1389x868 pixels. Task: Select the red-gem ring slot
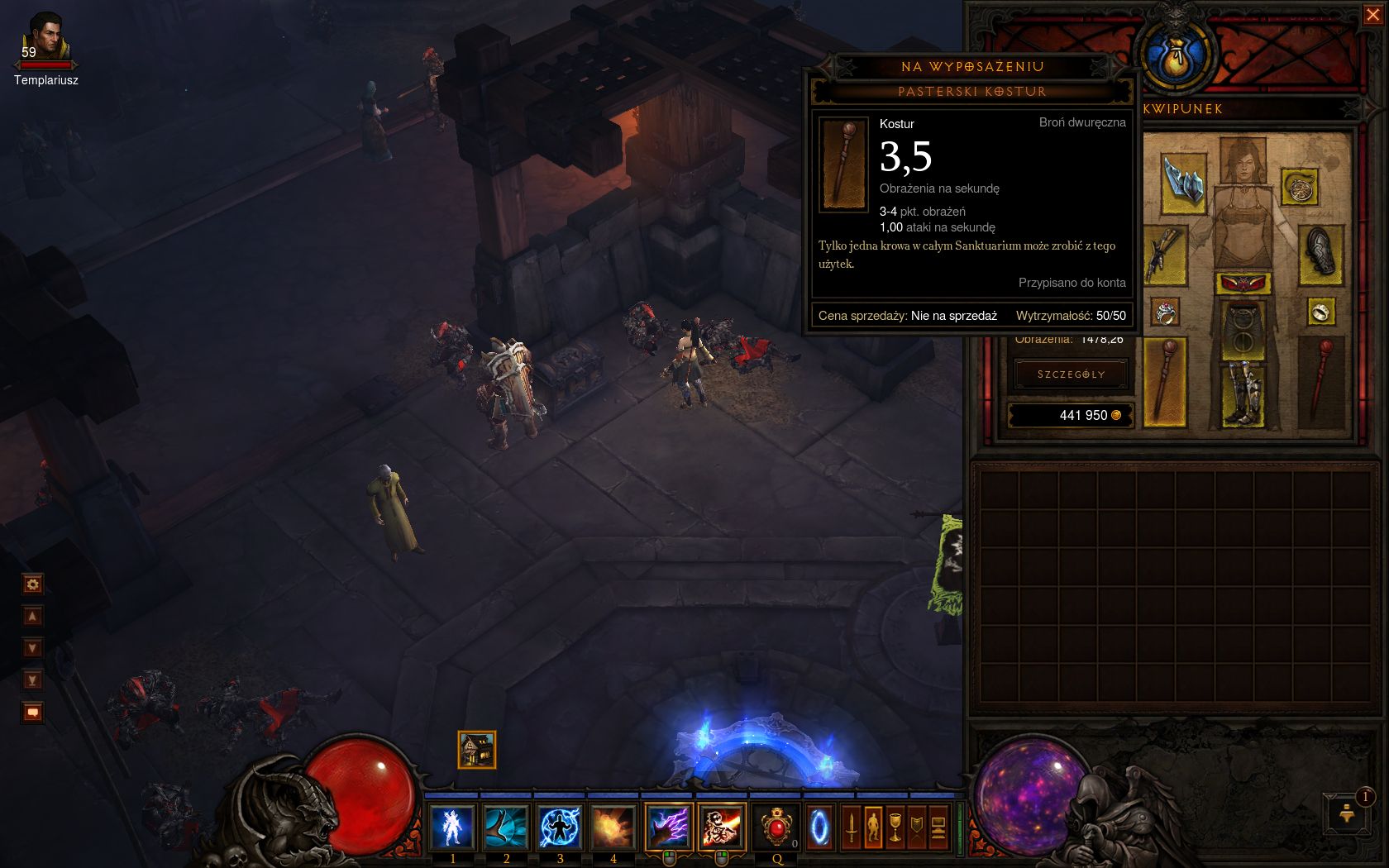(x=1165, y=312)
